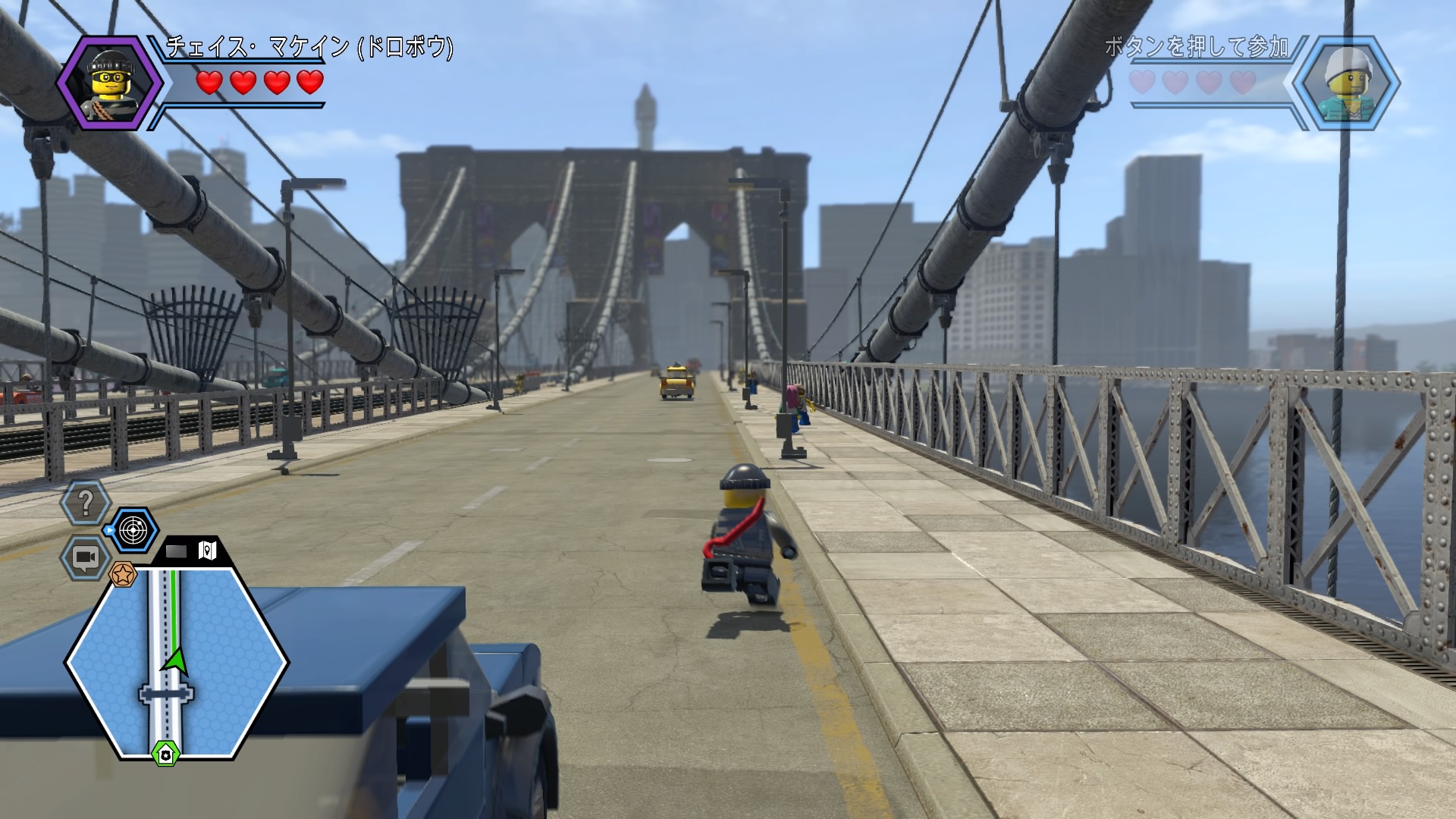Activate the radar scanner icon
Screen dimensions: 1456x819
pyautogui.click(x=132, y=530)
